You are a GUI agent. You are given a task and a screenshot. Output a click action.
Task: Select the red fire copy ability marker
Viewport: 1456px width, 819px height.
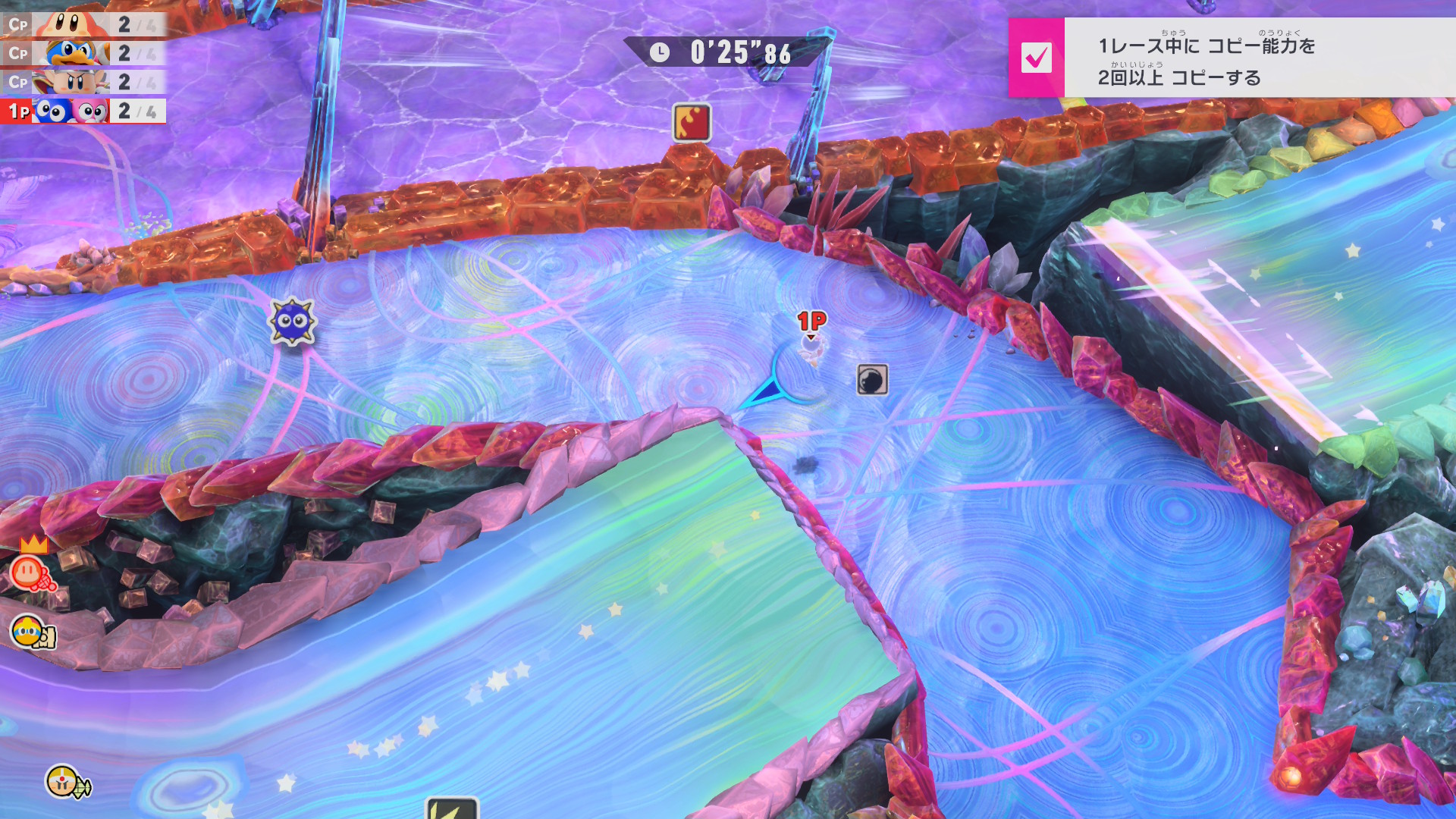point(692,123)
